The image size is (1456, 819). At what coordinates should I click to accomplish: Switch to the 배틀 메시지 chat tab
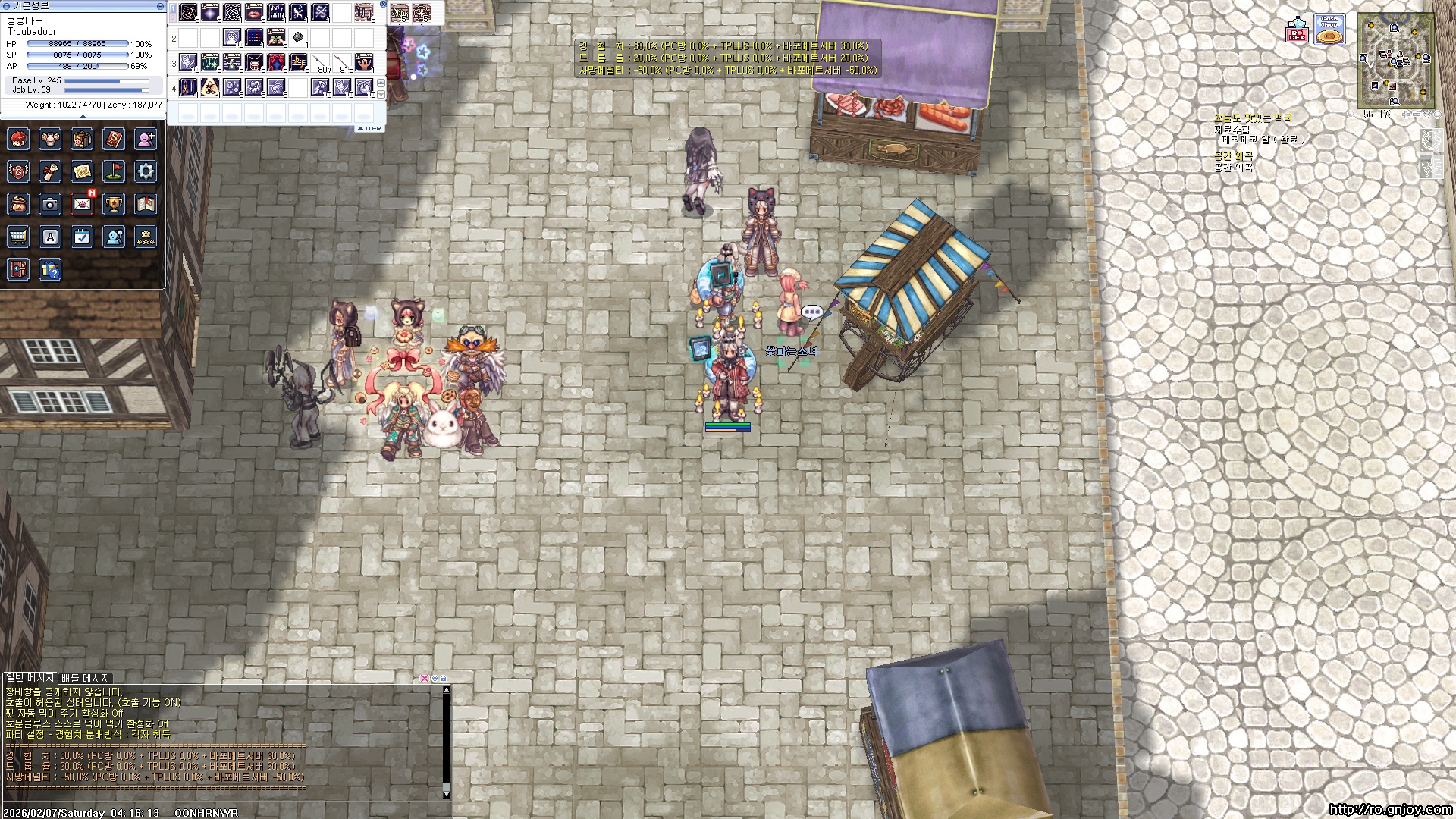point(86,678)
